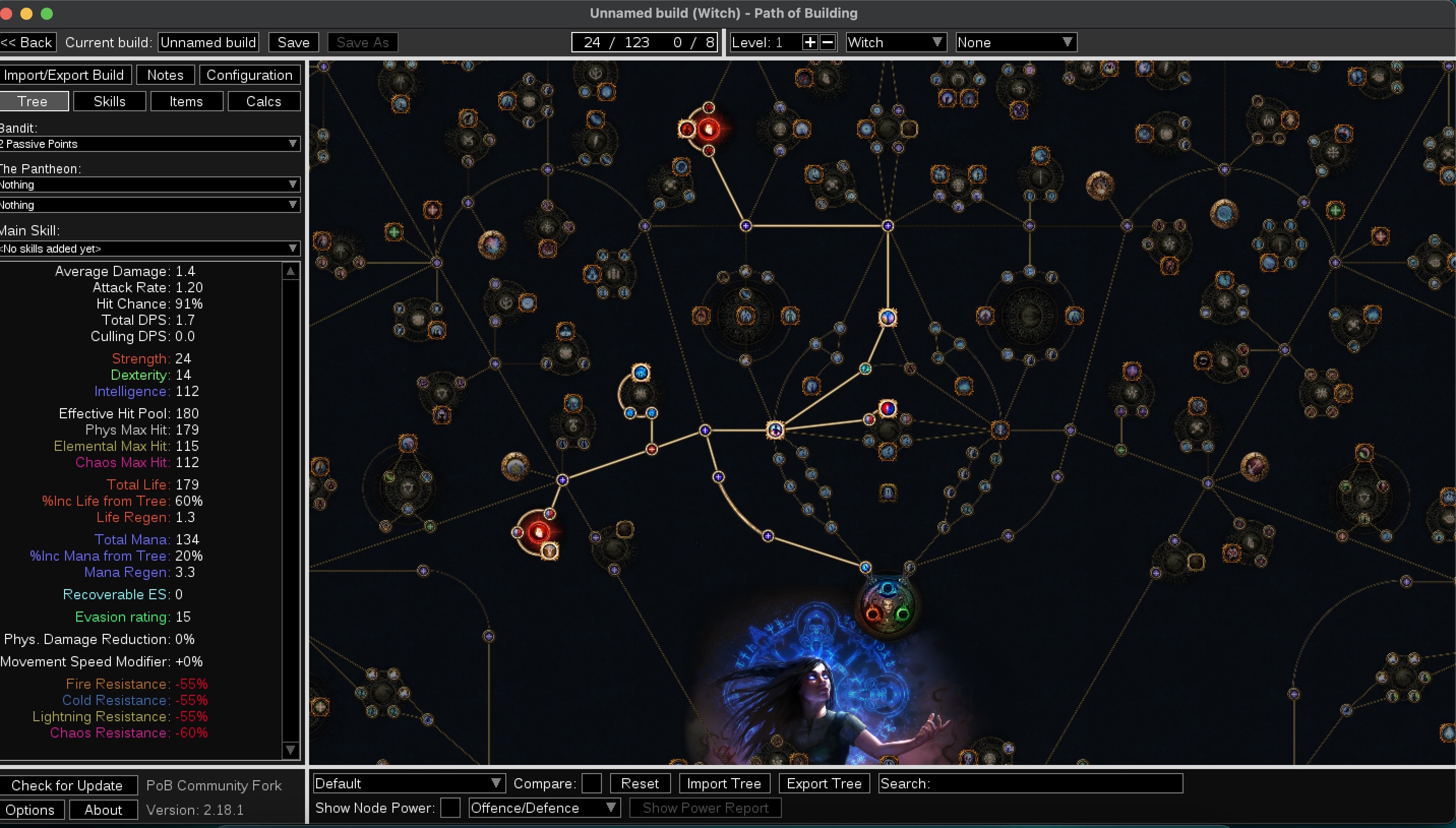The height and width of the screenshot is (828, 1456).
Task: Allocate the glowing red life notable at top
Action: [708, 129]
